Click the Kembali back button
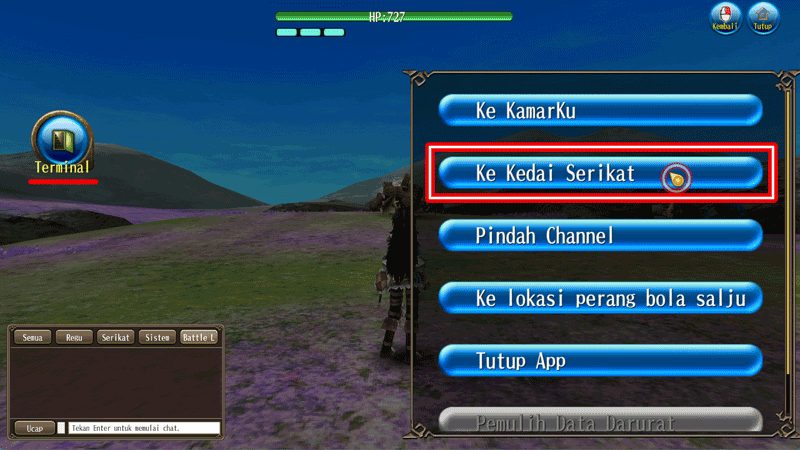Image resolution: width=800 pixels, height=450 pixels. tap(725, 18)
